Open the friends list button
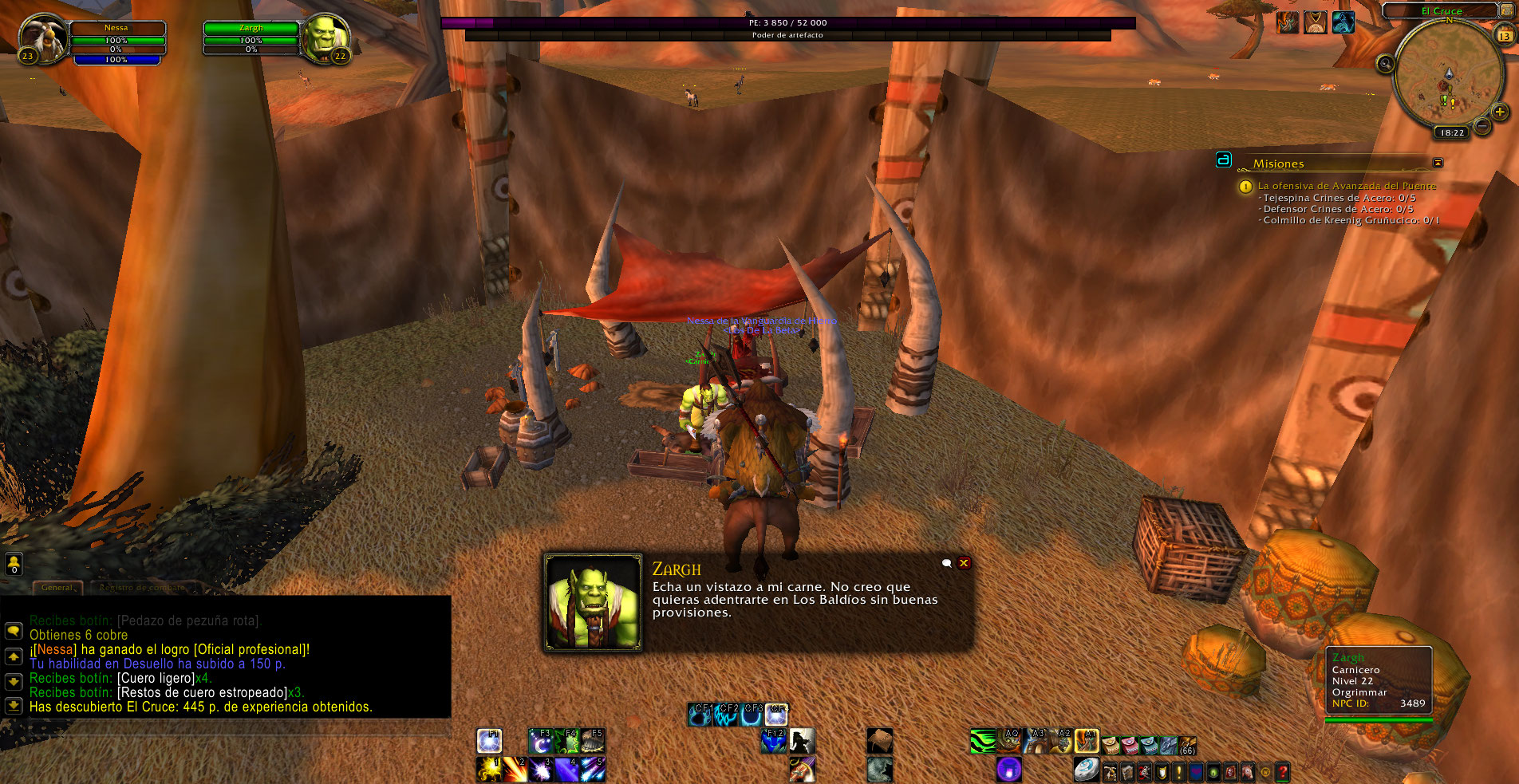Screen dimensions: 1519x784 [14, 564]
